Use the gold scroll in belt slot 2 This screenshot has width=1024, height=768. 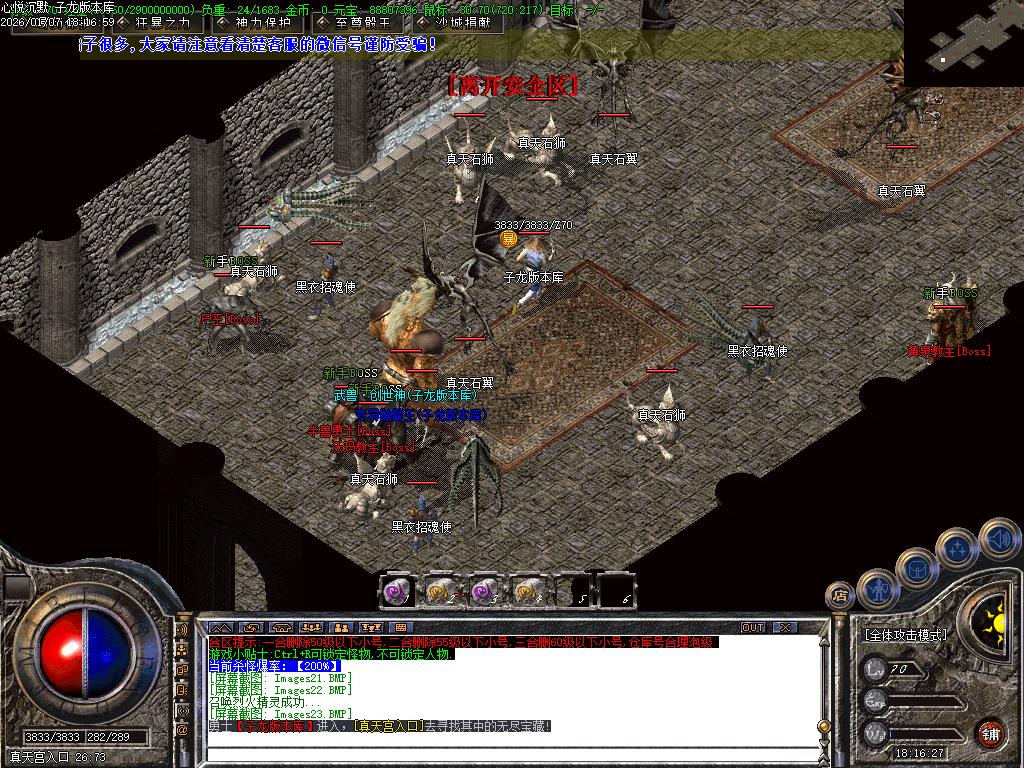[440, 592]
